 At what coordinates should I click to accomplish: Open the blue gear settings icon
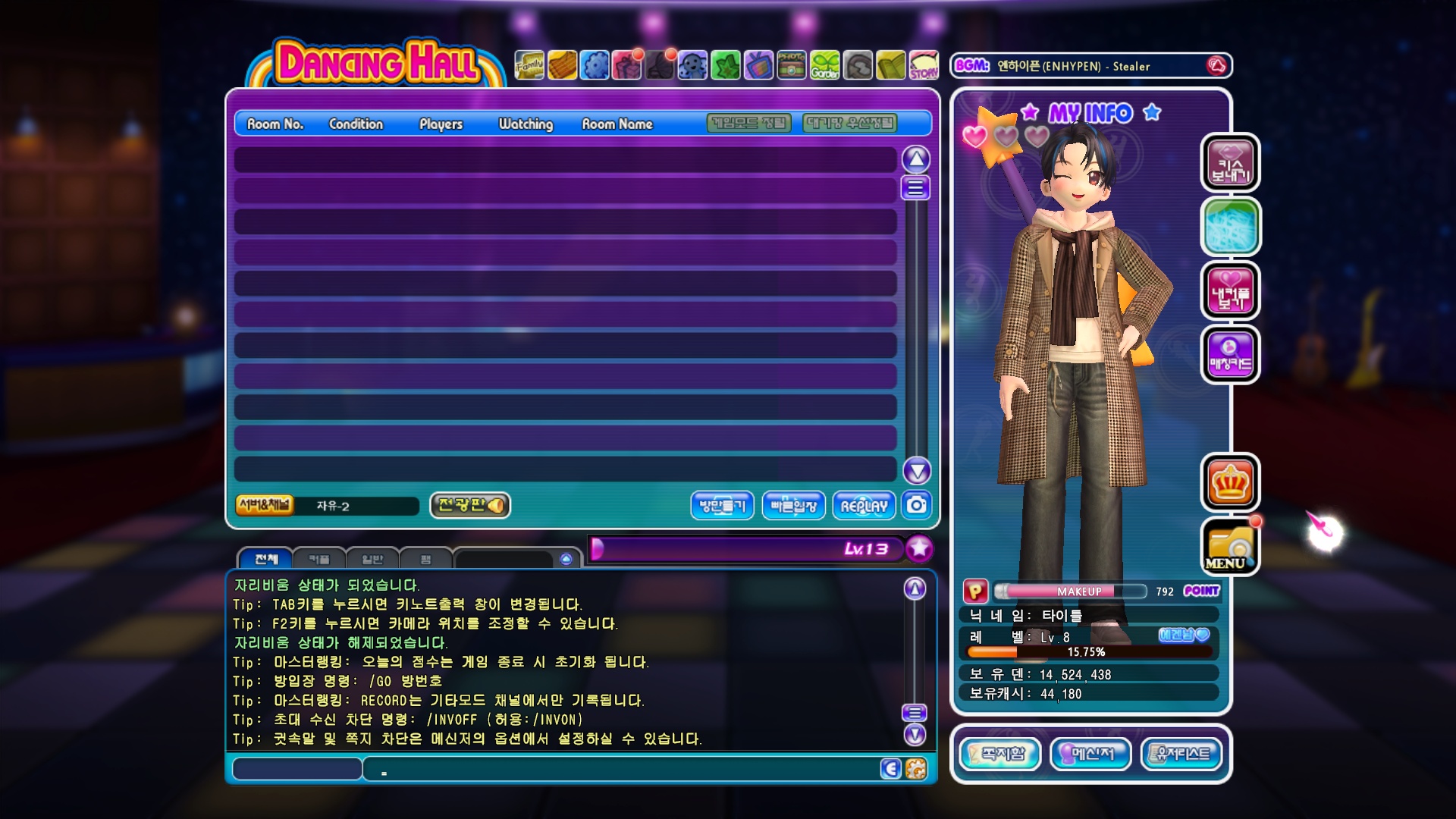pos(595,66)
